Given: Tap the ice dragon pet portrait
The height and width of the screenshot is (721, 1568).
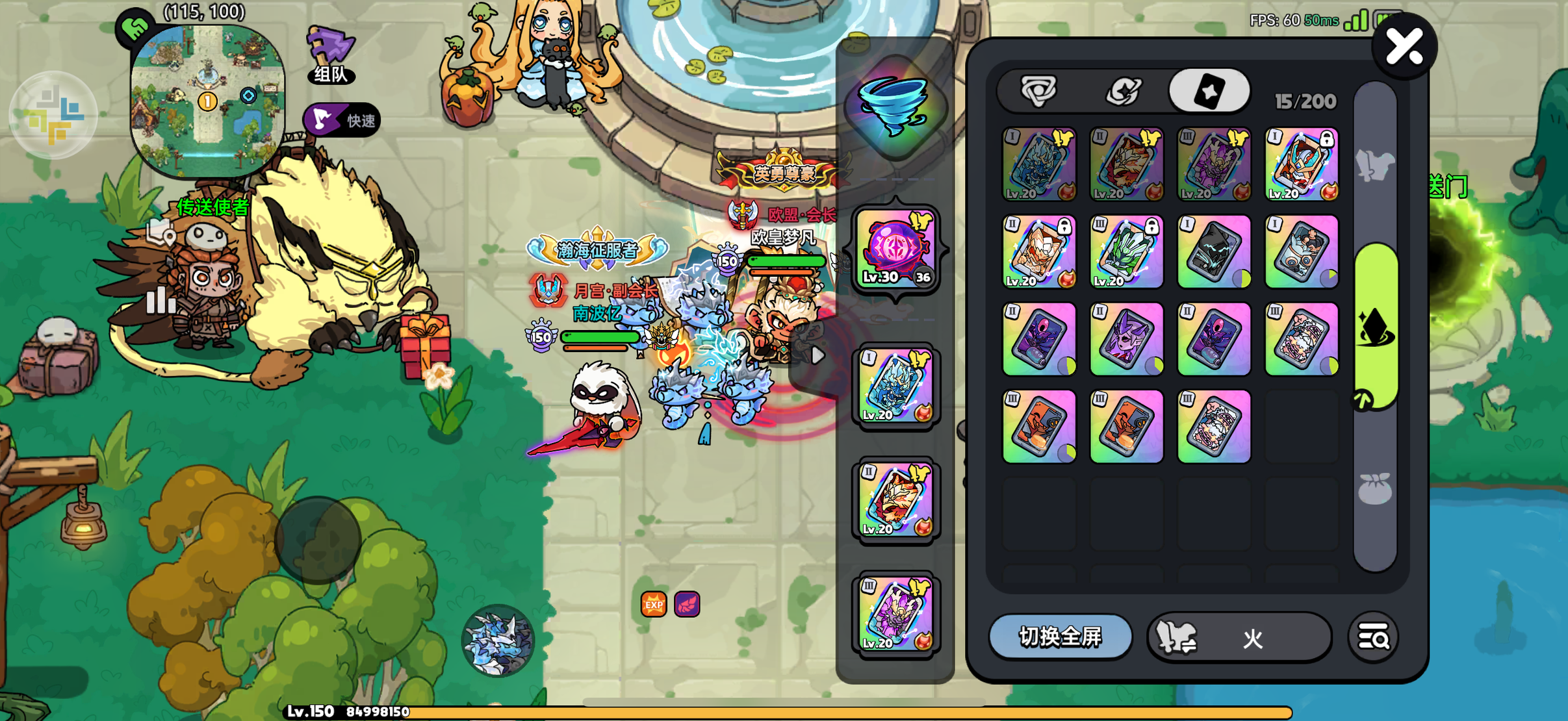Looking at the screenshot, I should pyautogui.click(x=498, y=640).
